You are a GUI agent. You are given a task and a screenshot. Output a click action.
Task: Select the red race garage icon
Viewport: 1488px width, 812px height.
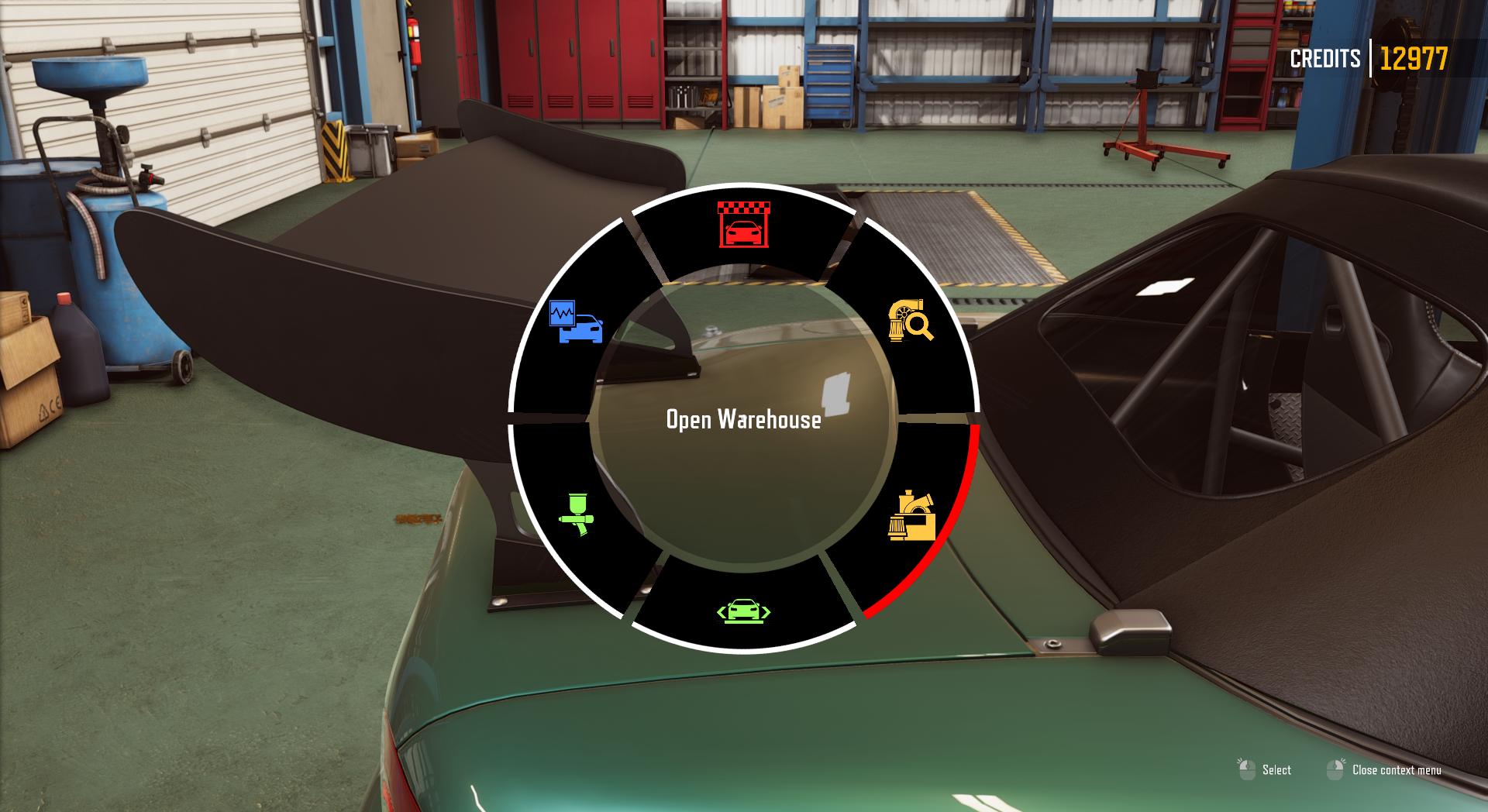(744, 225)
